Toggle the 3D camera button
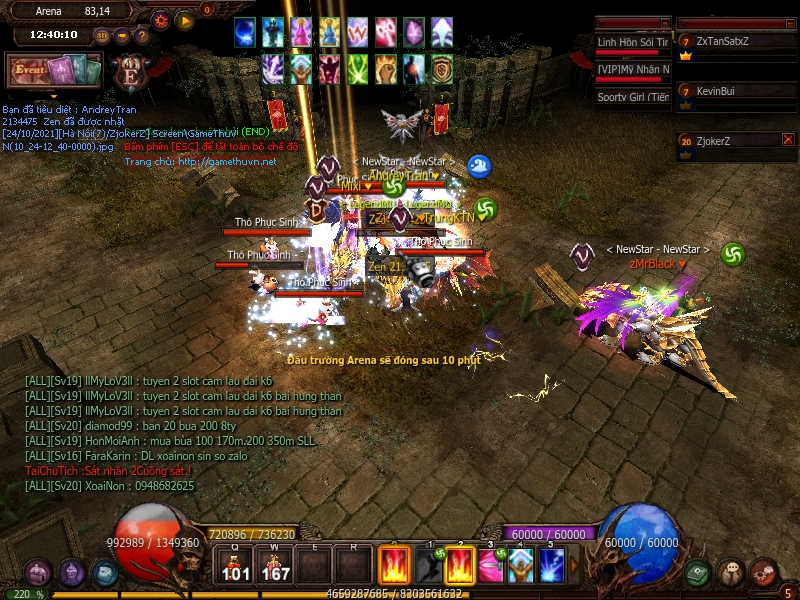This screenshot has height=600, width=800. click(102, 35)
